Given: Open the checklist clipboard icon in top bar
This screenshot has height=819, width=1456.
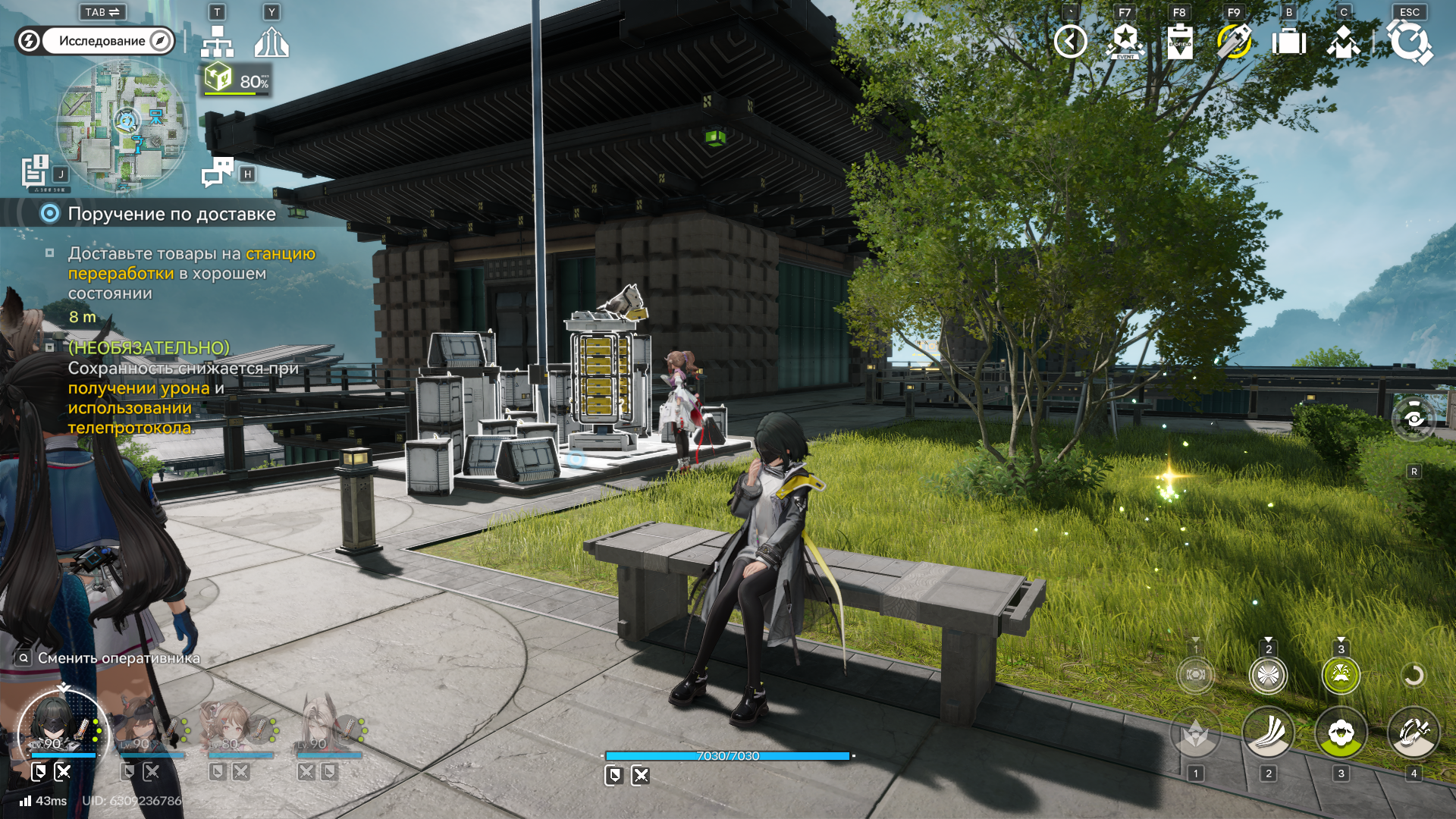Looking at the screenshot, I should click(1180, 42).
